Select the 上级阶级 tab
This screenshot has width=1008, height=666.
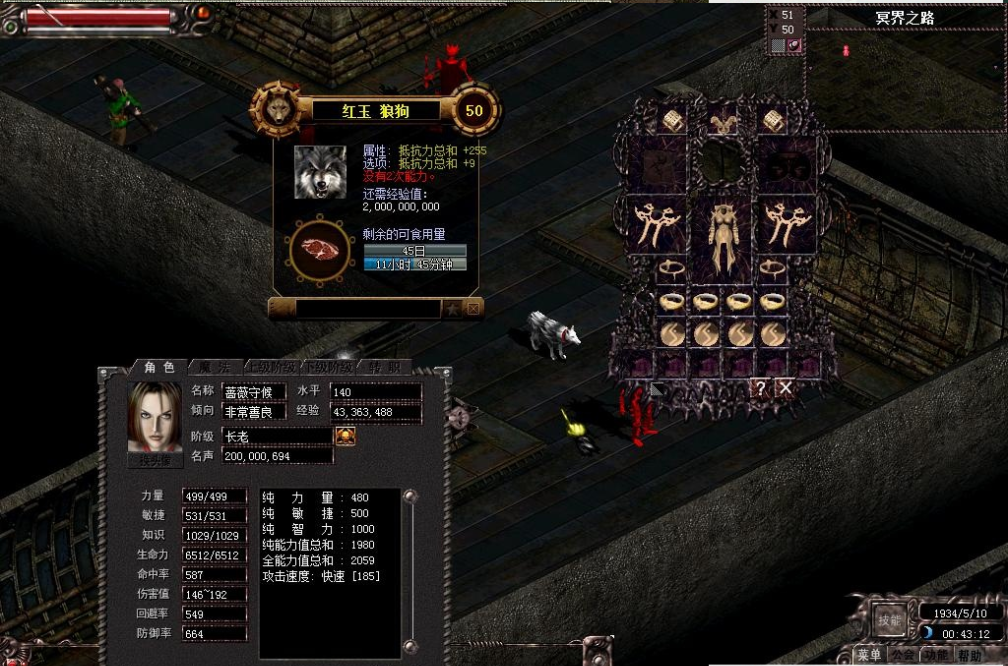(271, 367)
